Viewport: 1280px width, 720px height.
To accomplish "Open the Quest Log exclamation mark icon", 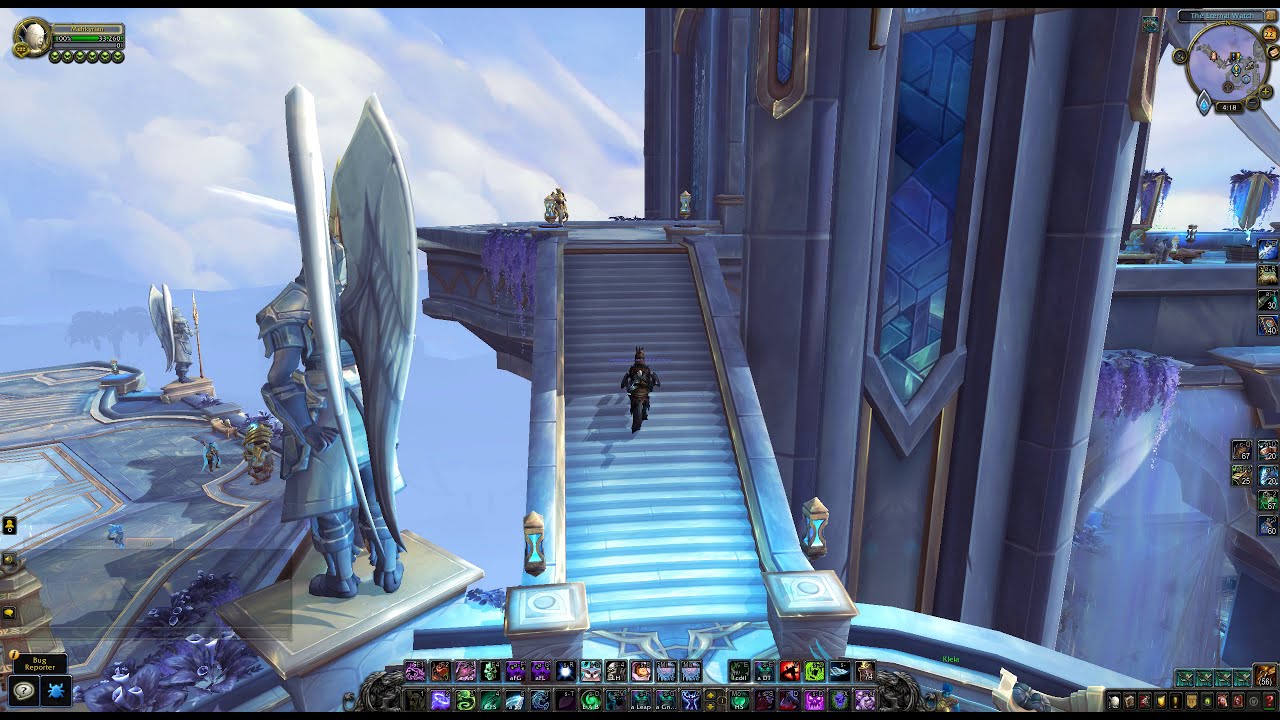I will tap(1176, 700).
